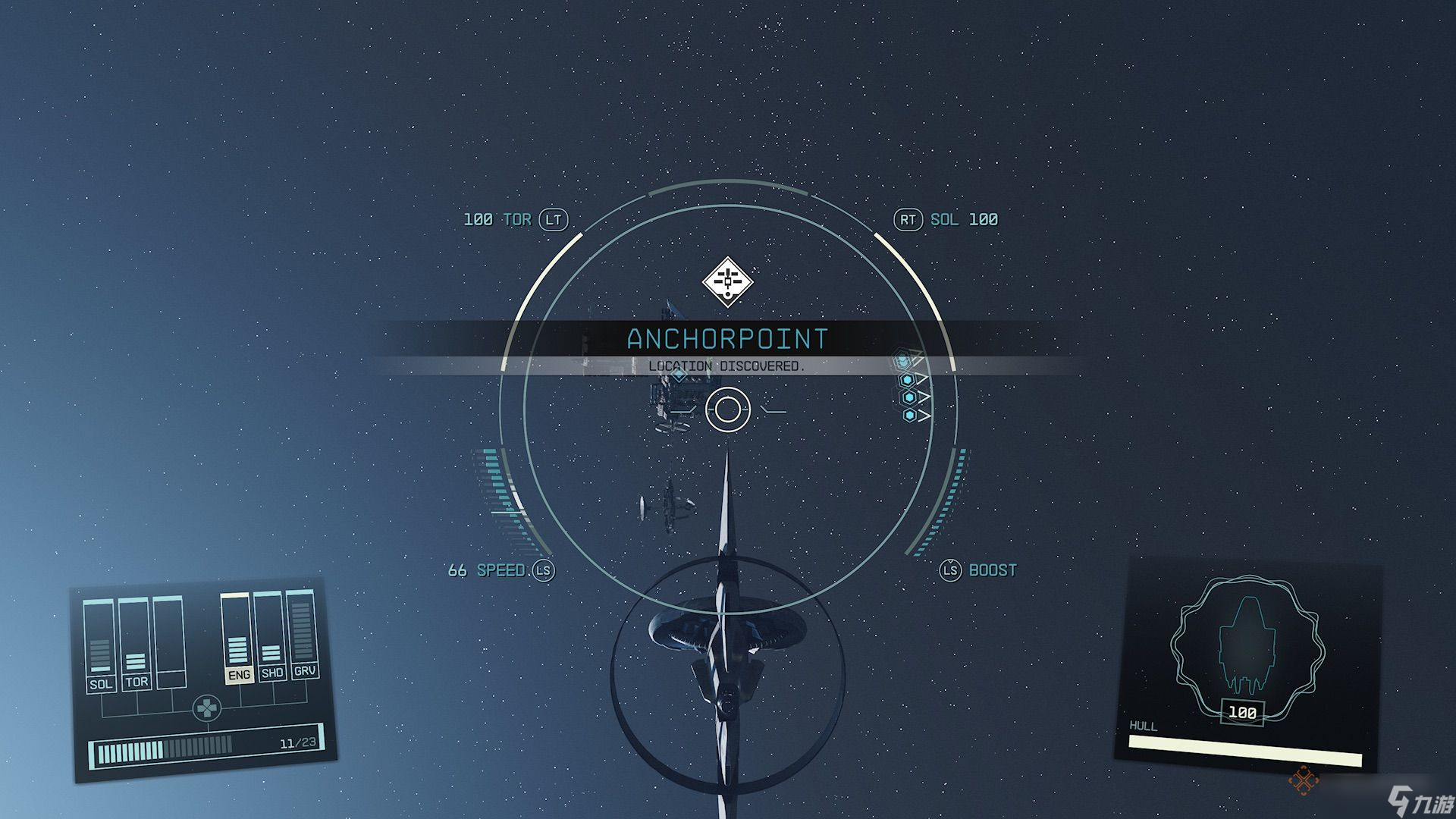Click the diamond target marker above Anchorpoint
The width and height of the screenshot is (1456, 819).
pyautogui.click(x=728, y=281)
